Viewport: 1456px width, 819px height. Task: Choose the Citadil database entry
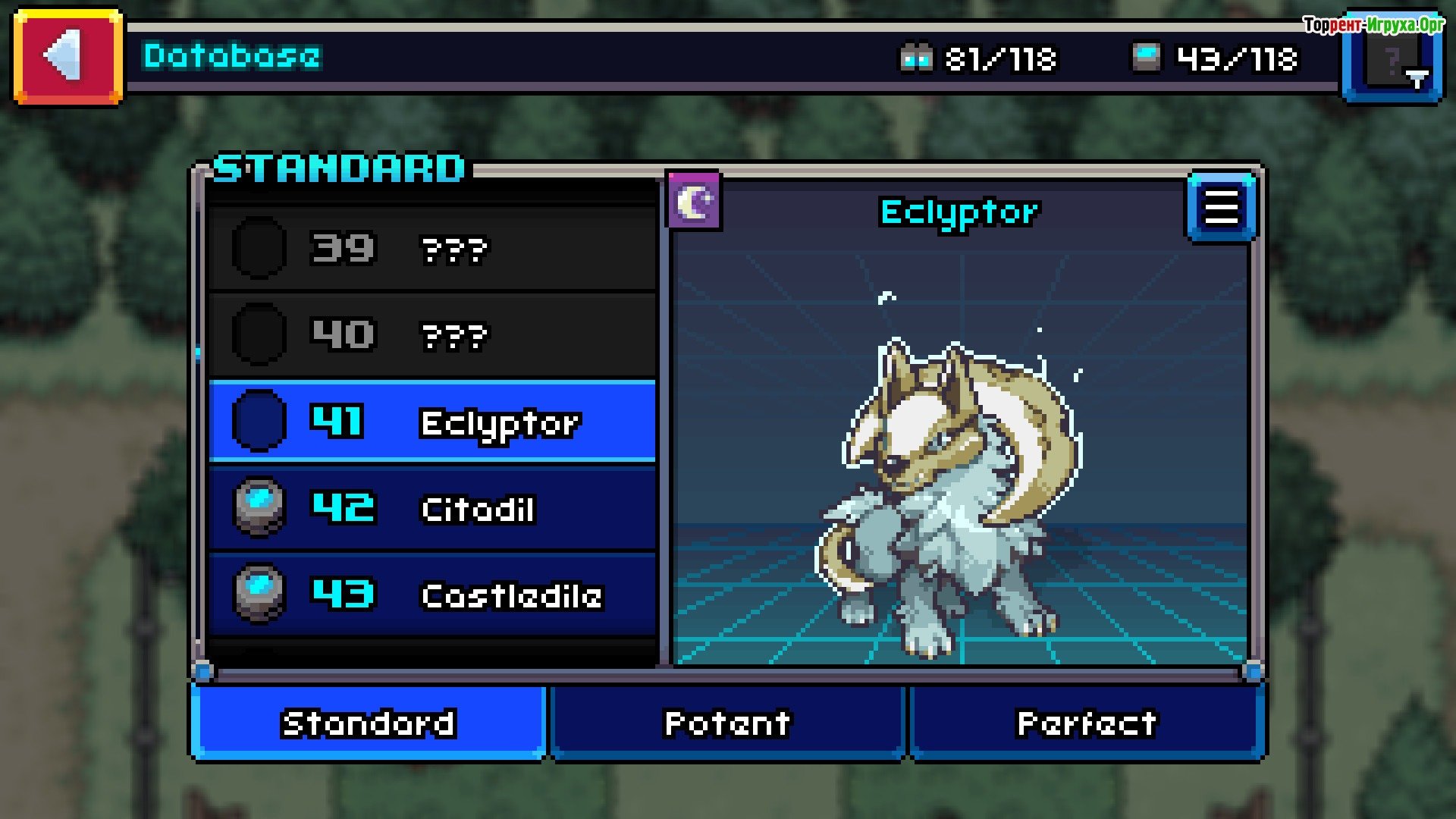[x=431, y=508]
